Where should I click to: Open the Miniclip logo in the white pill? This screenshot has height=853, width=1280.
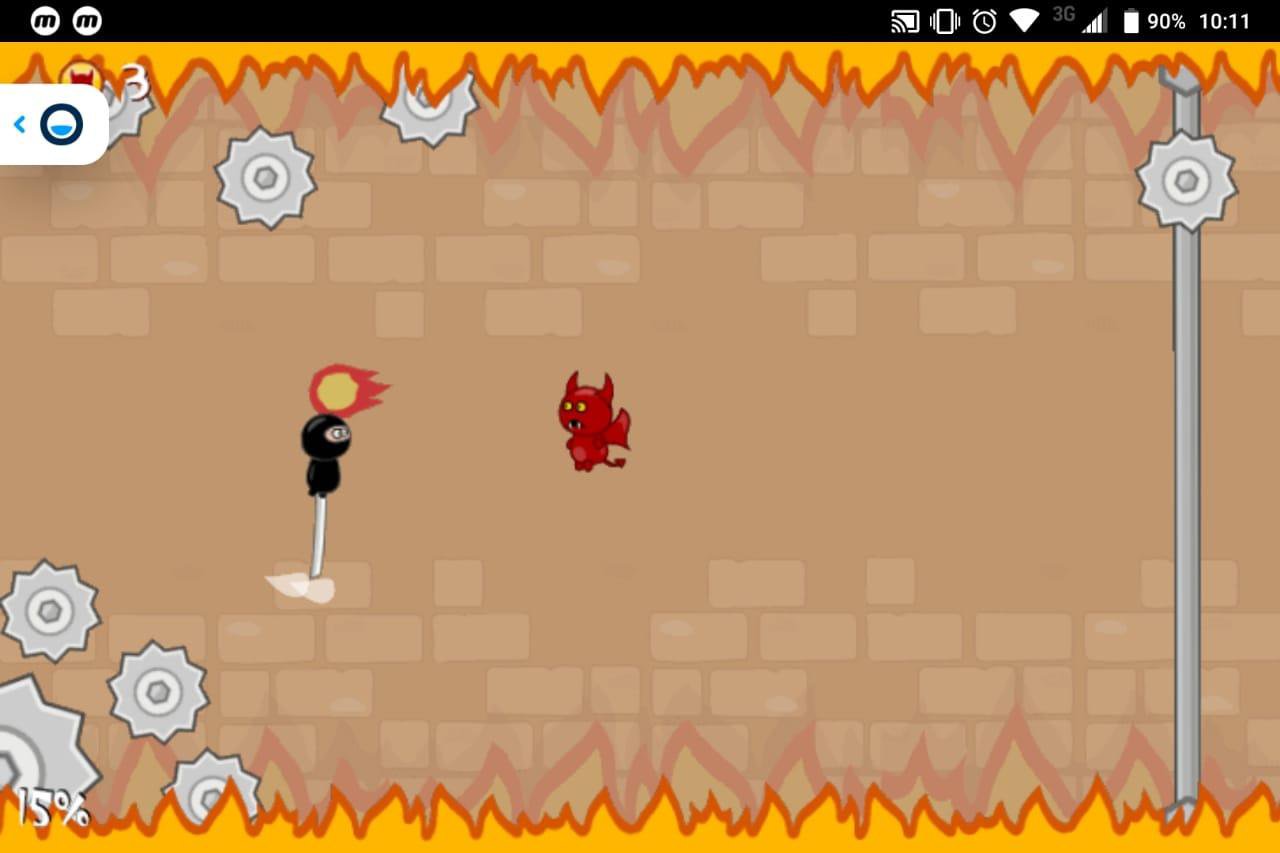(60, 124)
